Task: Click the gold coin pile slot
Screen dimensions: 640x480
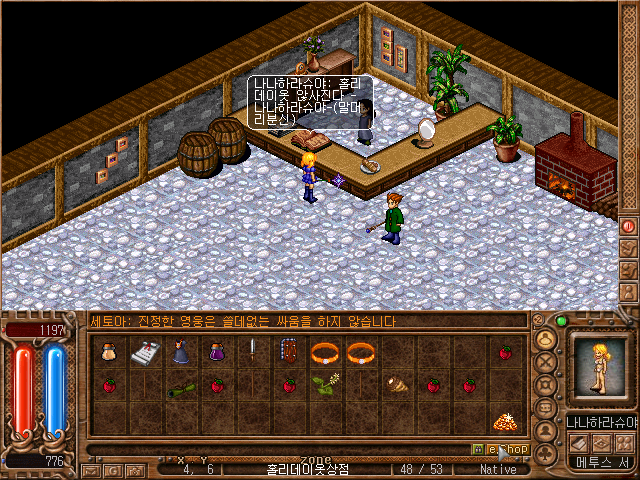Action: (506, 421)
